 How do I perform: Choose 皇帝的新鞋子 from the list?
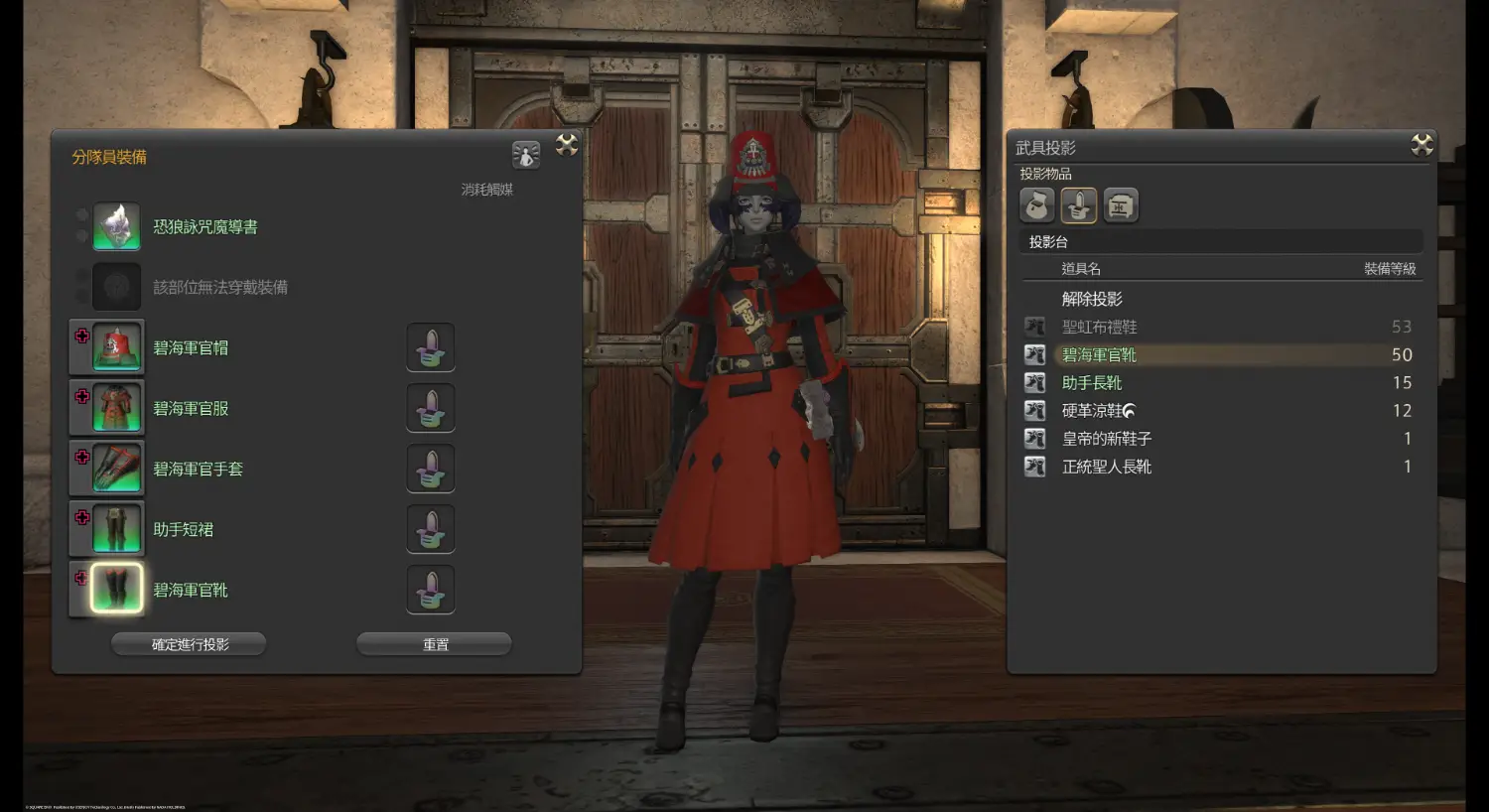[x=1107, y=438]
